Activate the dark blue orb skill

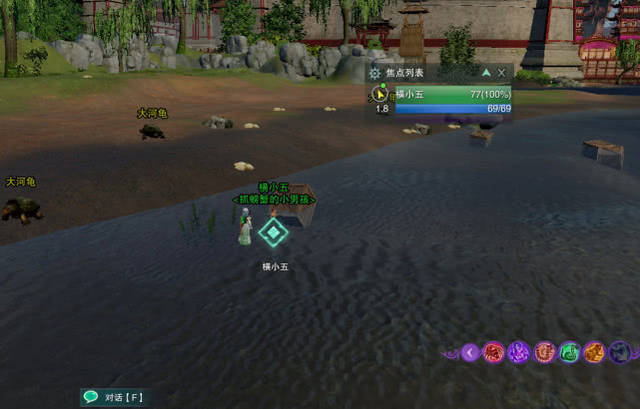click(x=620, y=352)
